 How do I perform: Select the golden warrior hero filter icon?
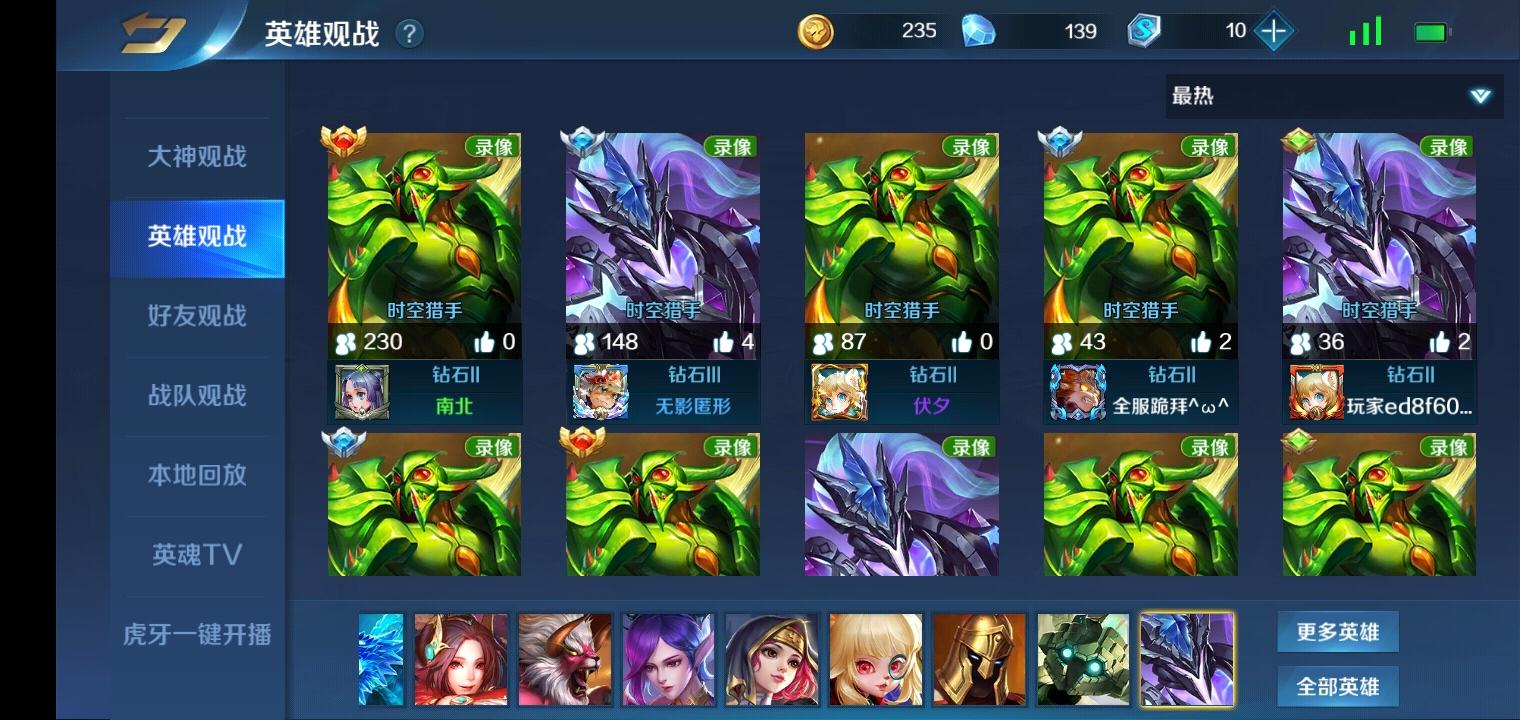tap(980, 659)
